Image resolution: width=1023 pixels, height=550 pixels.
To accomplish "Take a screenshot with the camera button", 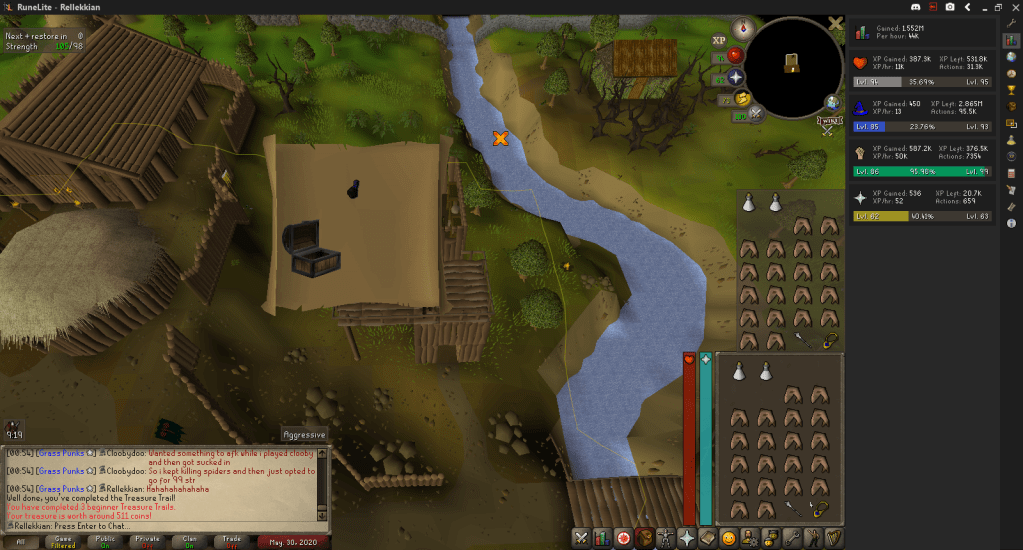I will tap(951, 6).
